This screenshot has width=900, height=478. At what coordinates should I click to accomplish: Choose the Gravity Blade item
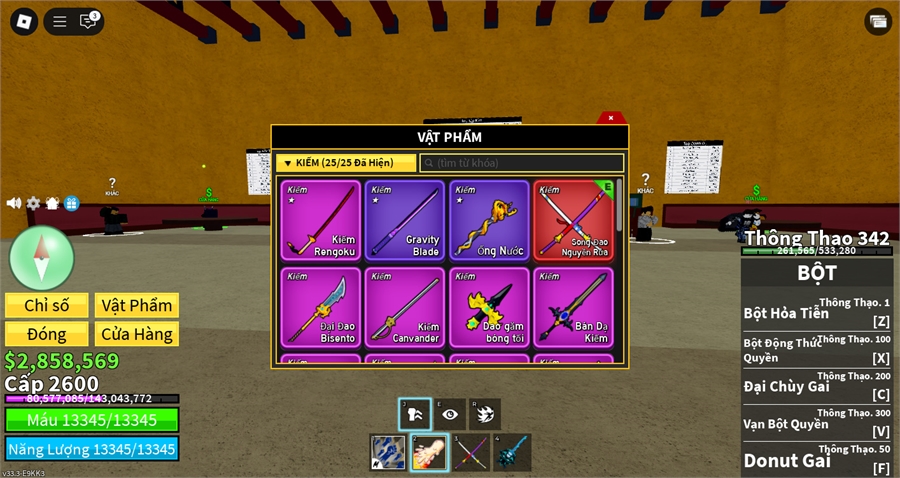click(404, 220)
